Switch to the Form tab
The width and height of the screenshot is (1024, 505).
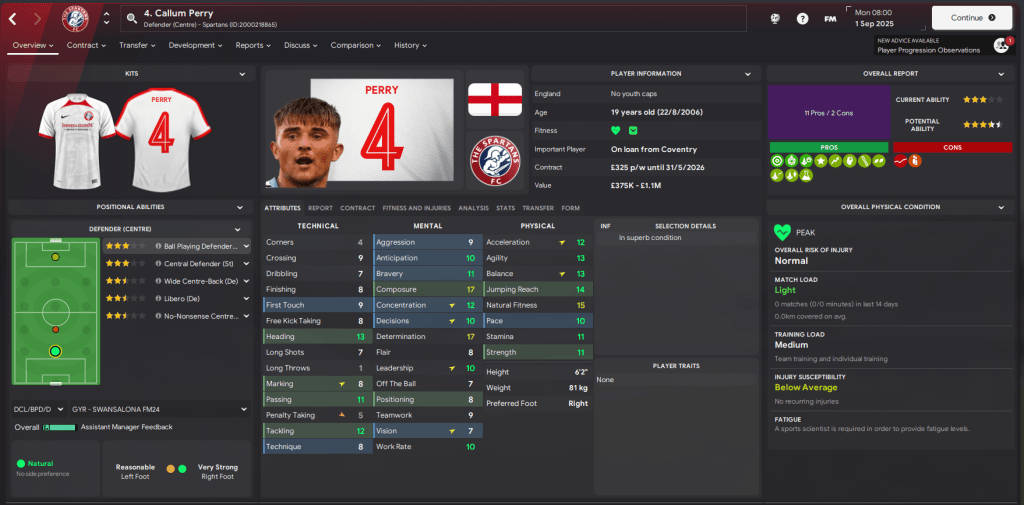pyautogui.click(x=571, y=208)
